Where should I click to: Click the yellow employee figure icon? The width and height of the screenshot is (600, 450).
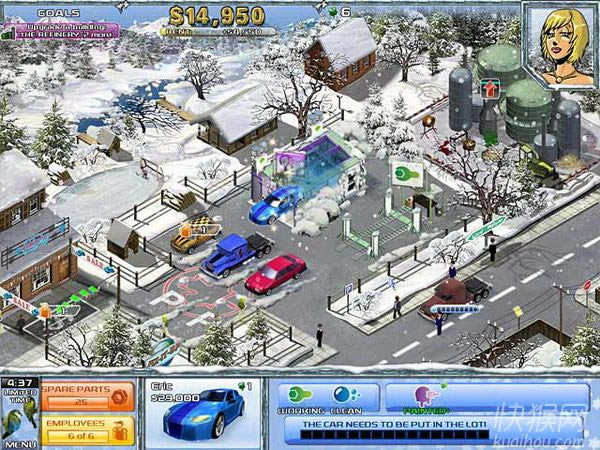click(119, 431)
